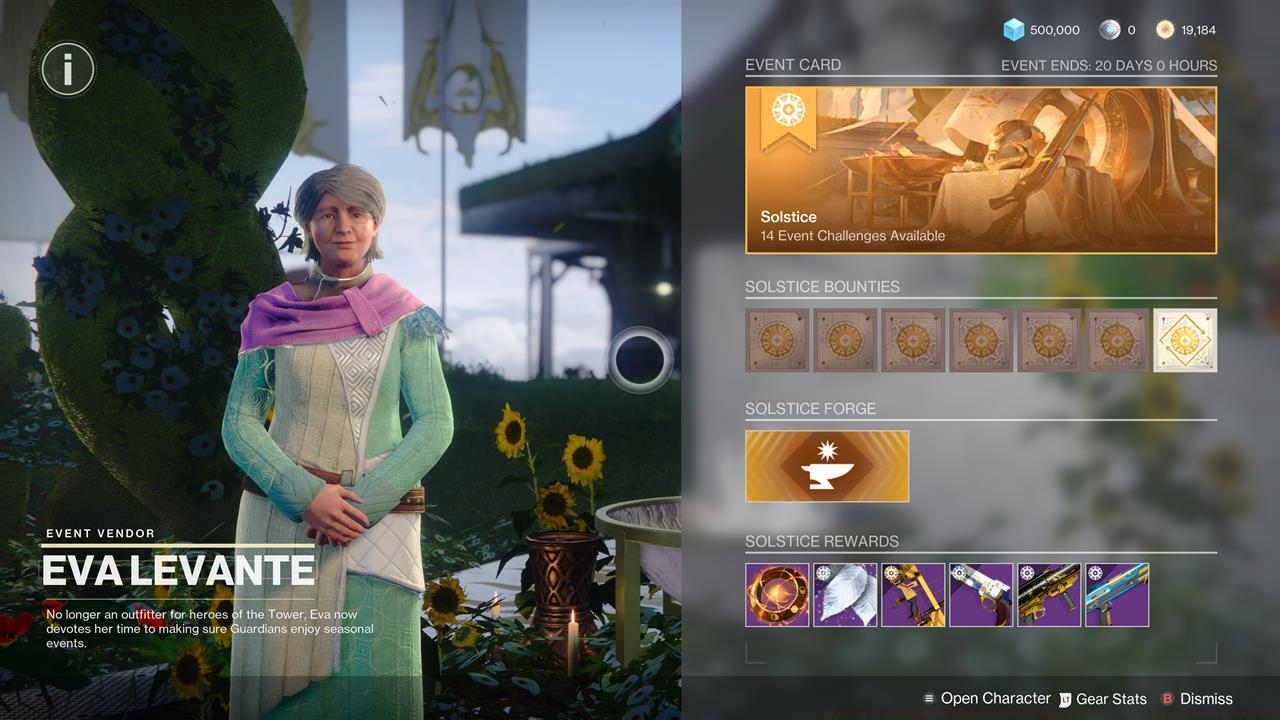This screenshot has height=720, width=1280.
Task: Select the black and gold grenade launcher reward
Action: 1049,594
